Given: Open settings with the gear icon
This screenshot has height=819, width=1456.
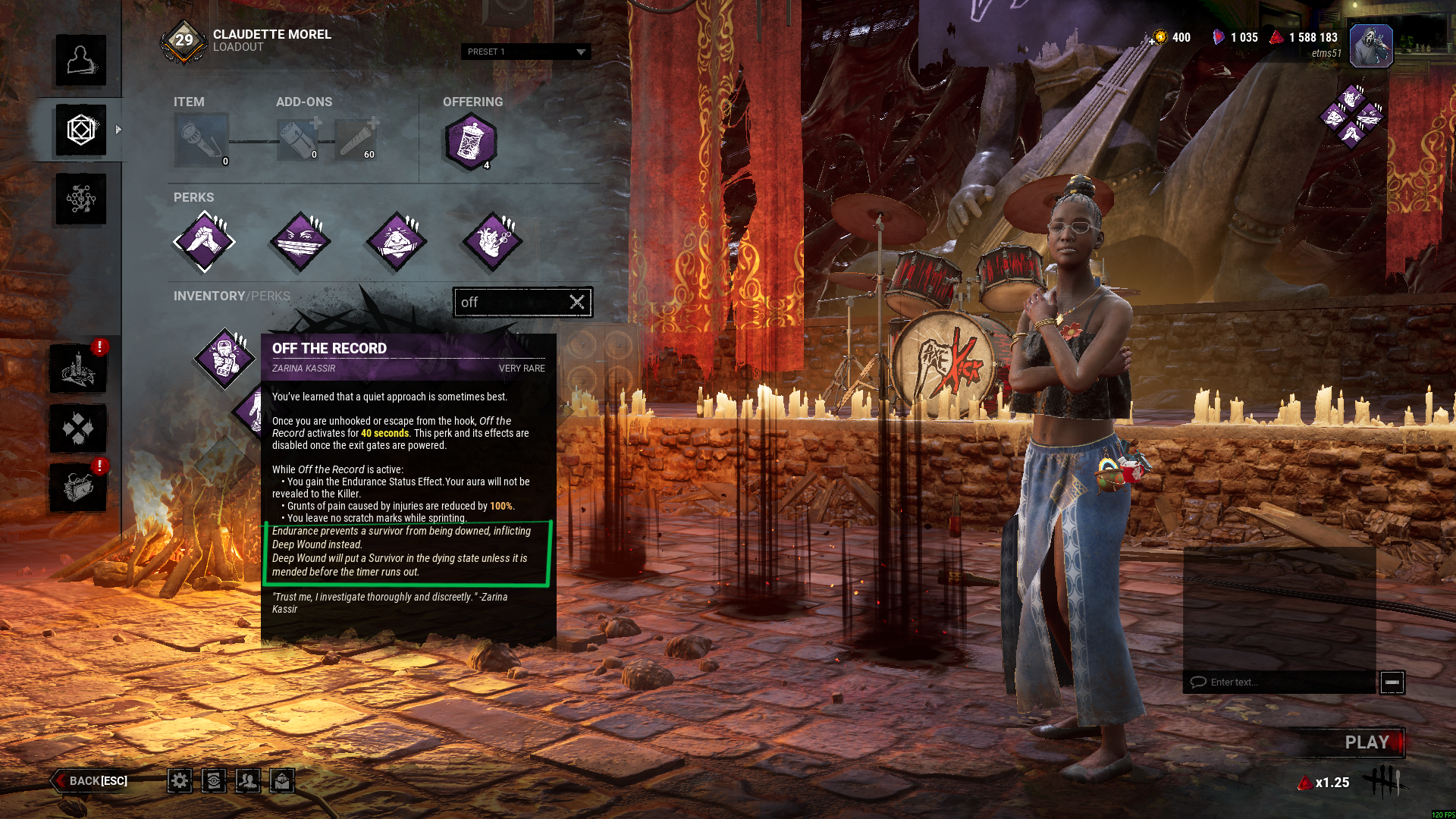Looking at the screenshot, I should click(x=180, y=780).
